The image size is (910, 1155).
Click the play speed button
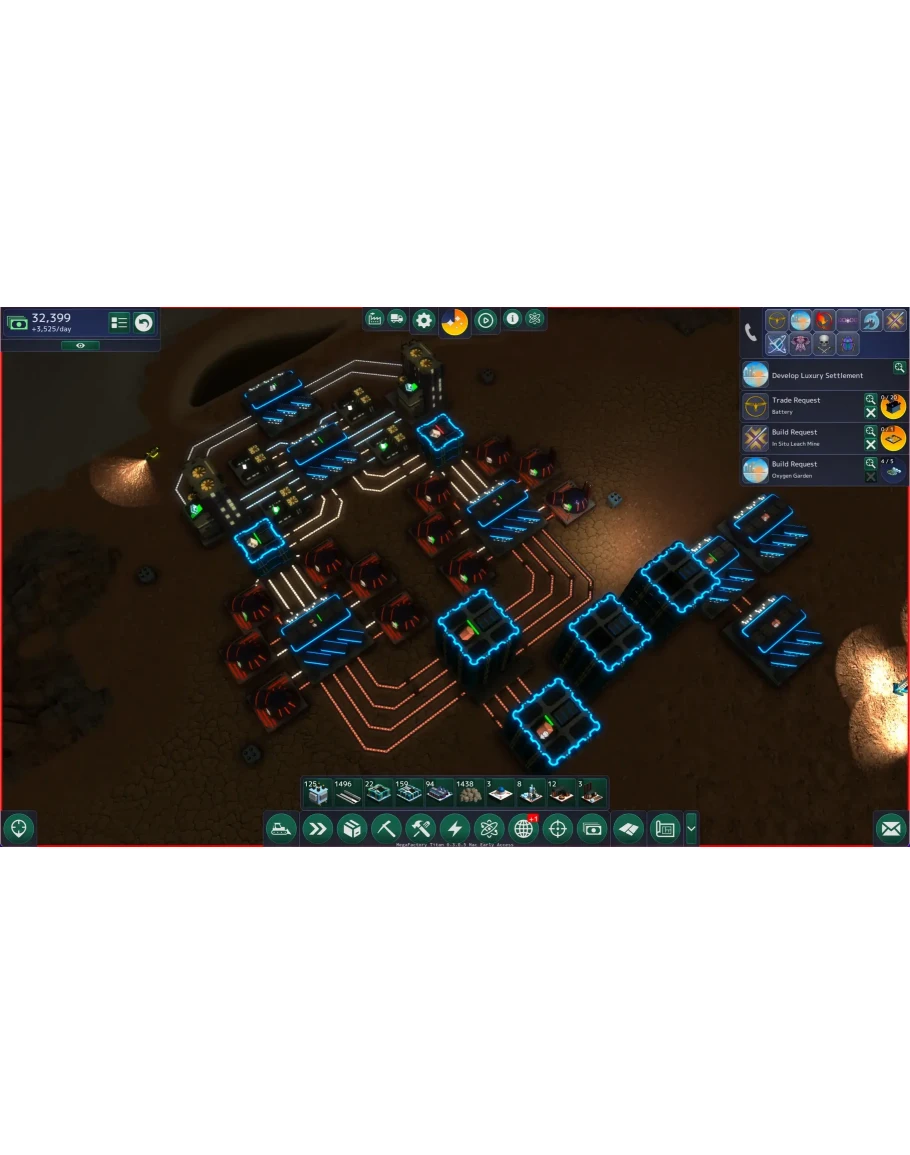tap(485, 320)
